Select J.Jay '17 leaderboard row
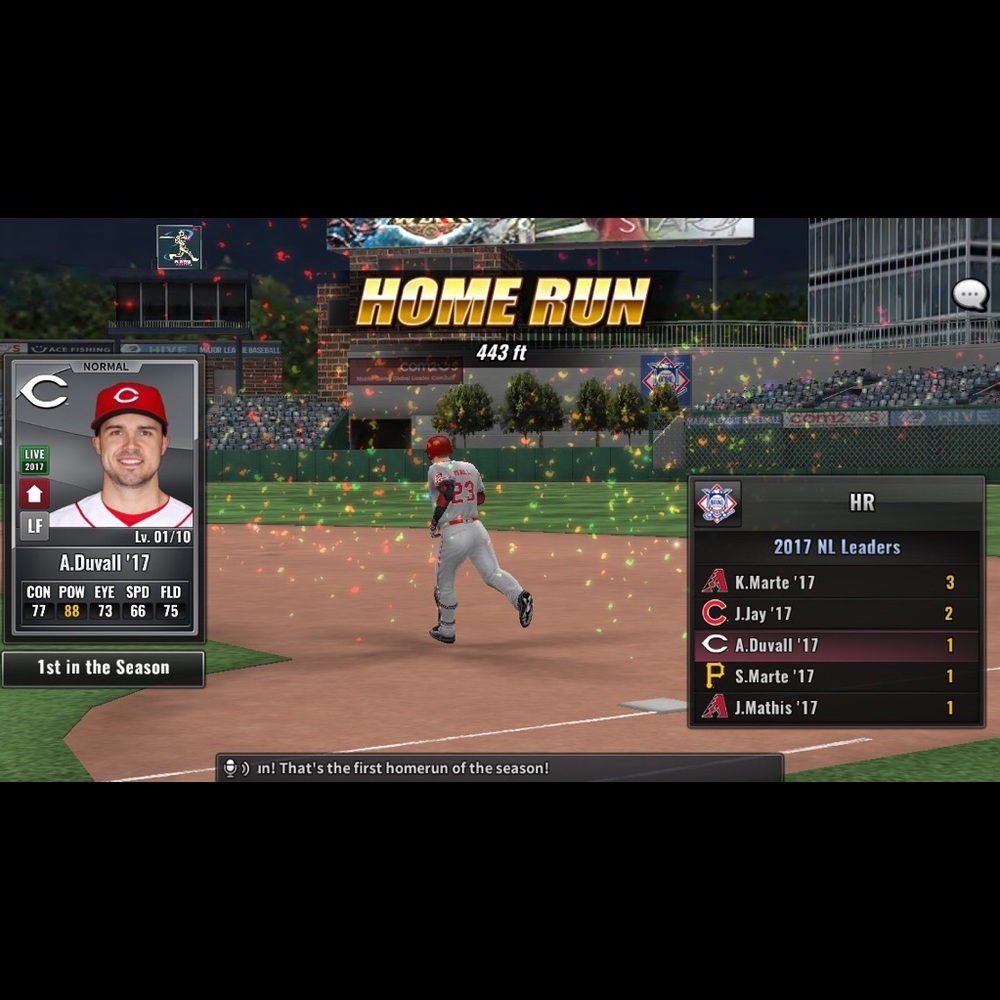The height and width of the screenshot is (1000, 1000). click(x=837, y=613)
